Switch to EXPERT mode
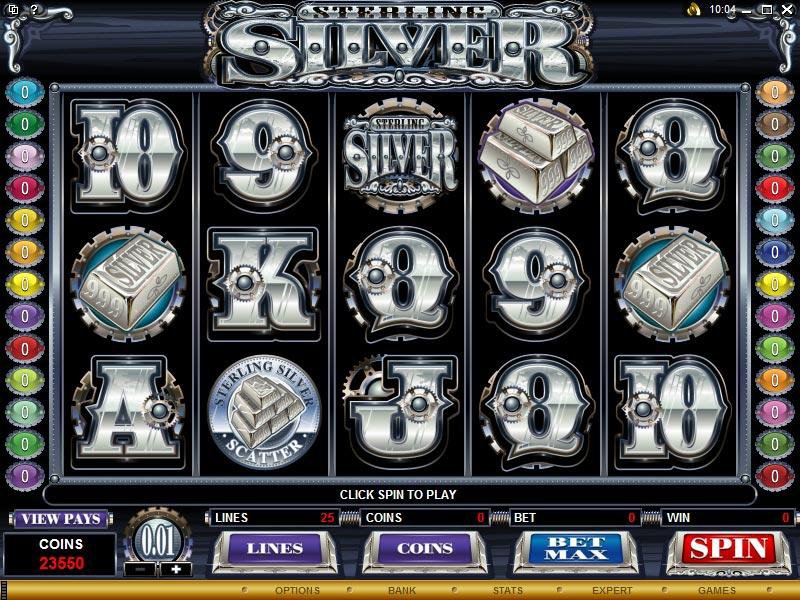The image size is (800, 600). tap(612, 591)
